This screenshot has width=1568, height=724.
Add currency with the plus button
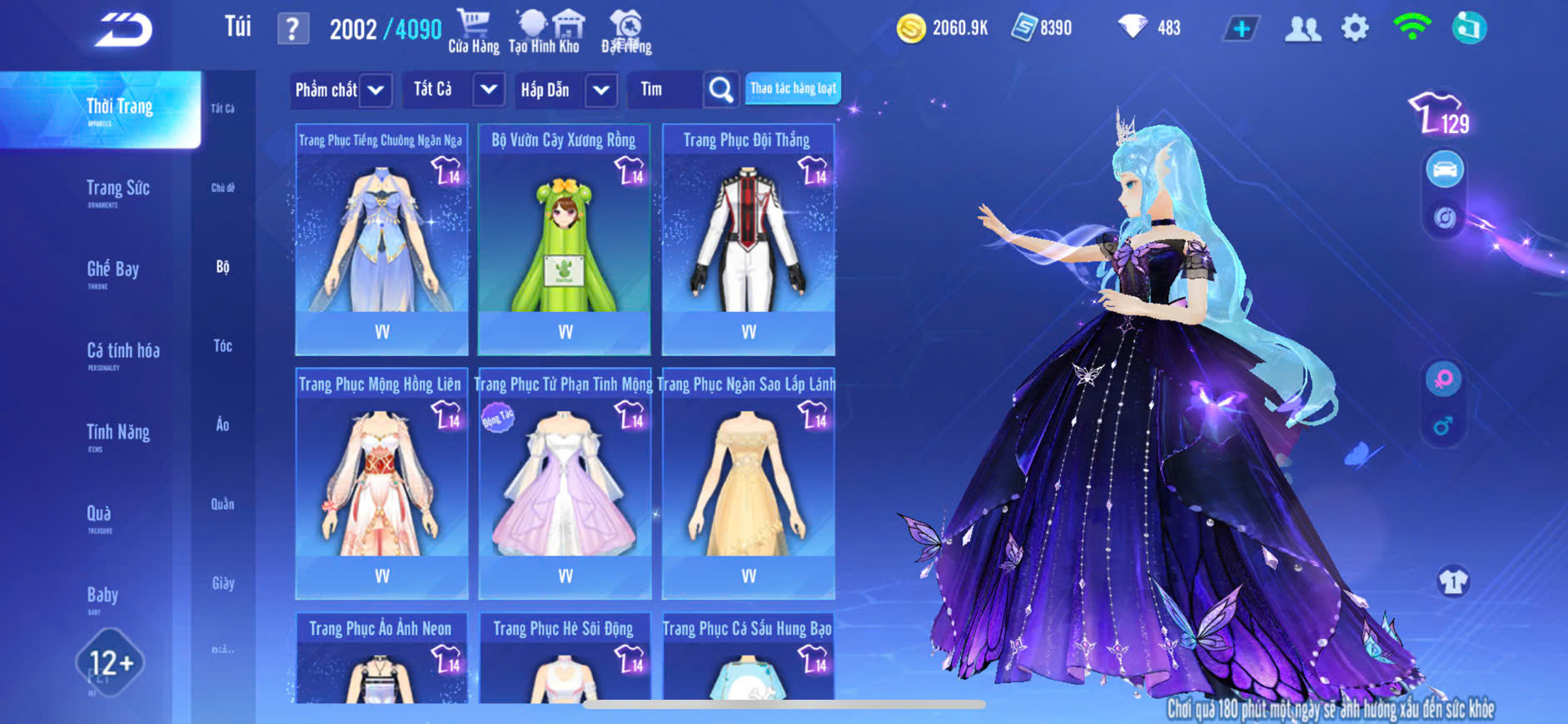[x=1241, y=28]
